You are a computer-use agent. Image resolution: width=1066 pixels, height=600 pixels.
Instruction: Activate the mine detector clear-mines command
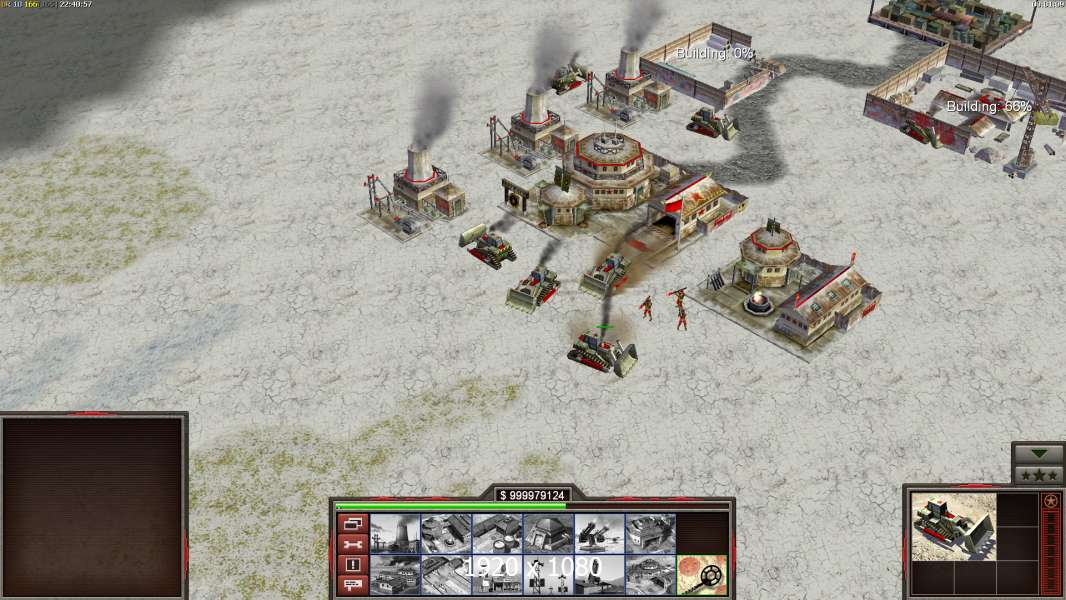[x=702, y=575]
